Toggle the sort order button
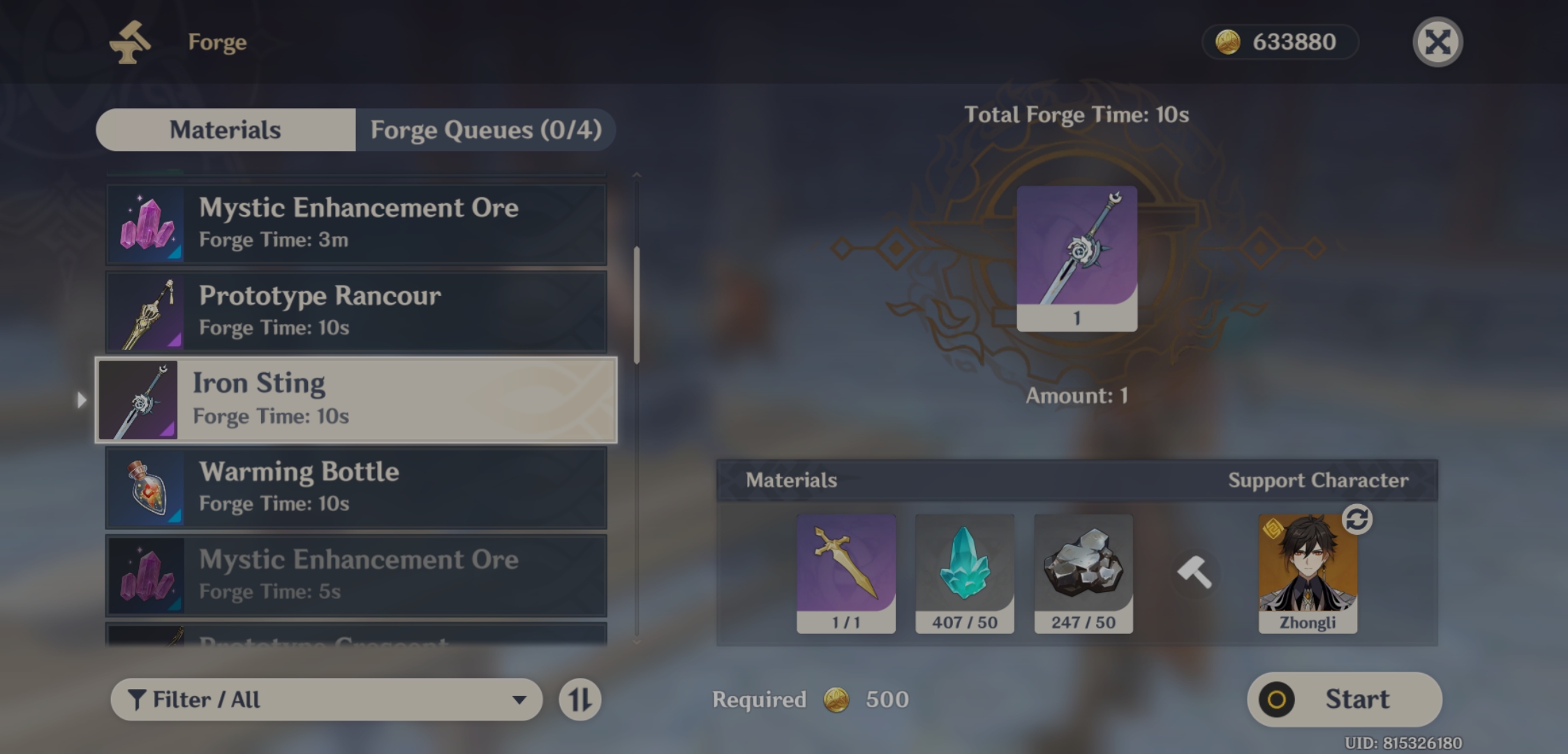This screenshot has height=754, width=1568. [x=579, y=700]
